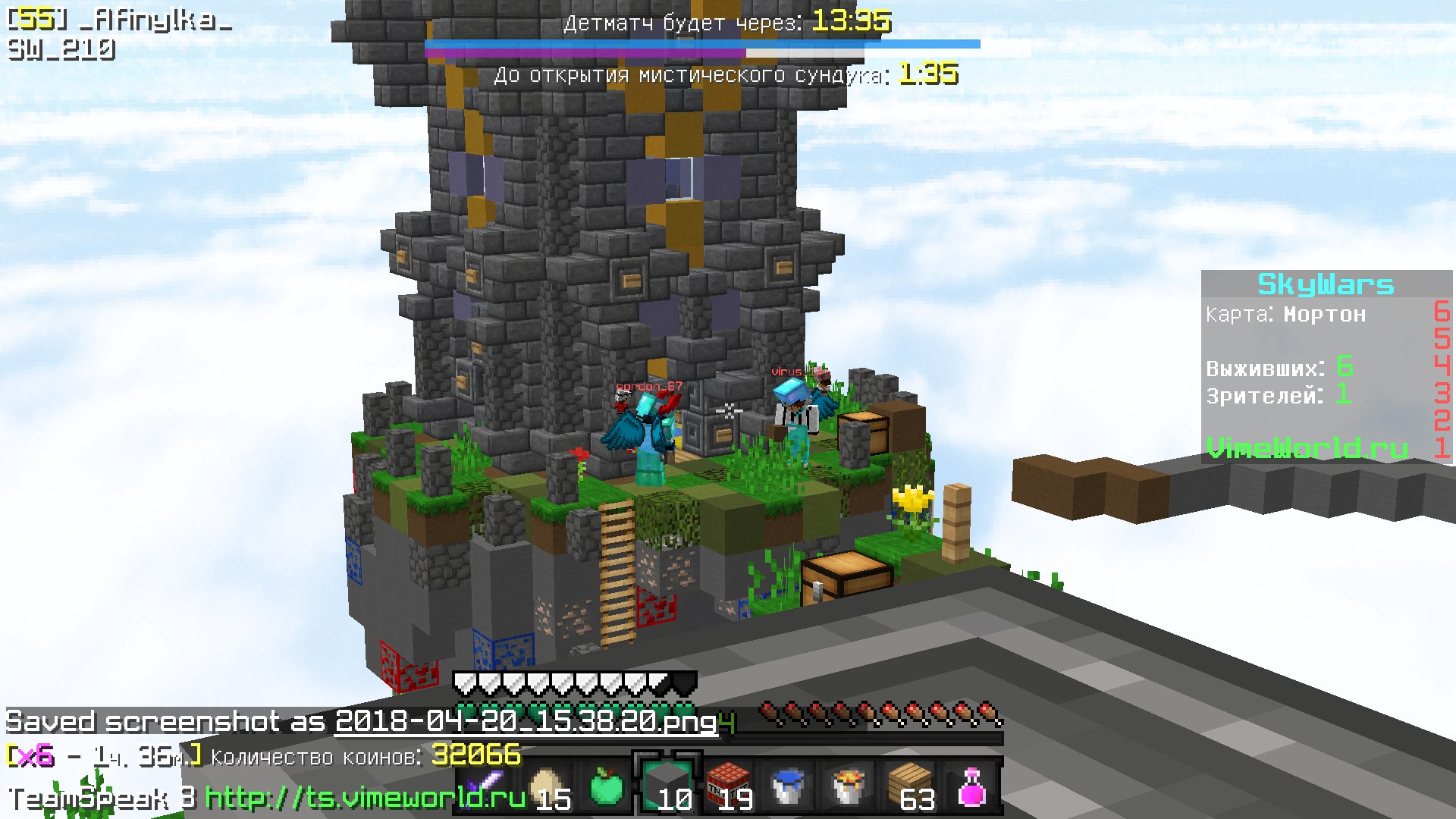Choose the lava bucket slot

(x=849, y=786)
